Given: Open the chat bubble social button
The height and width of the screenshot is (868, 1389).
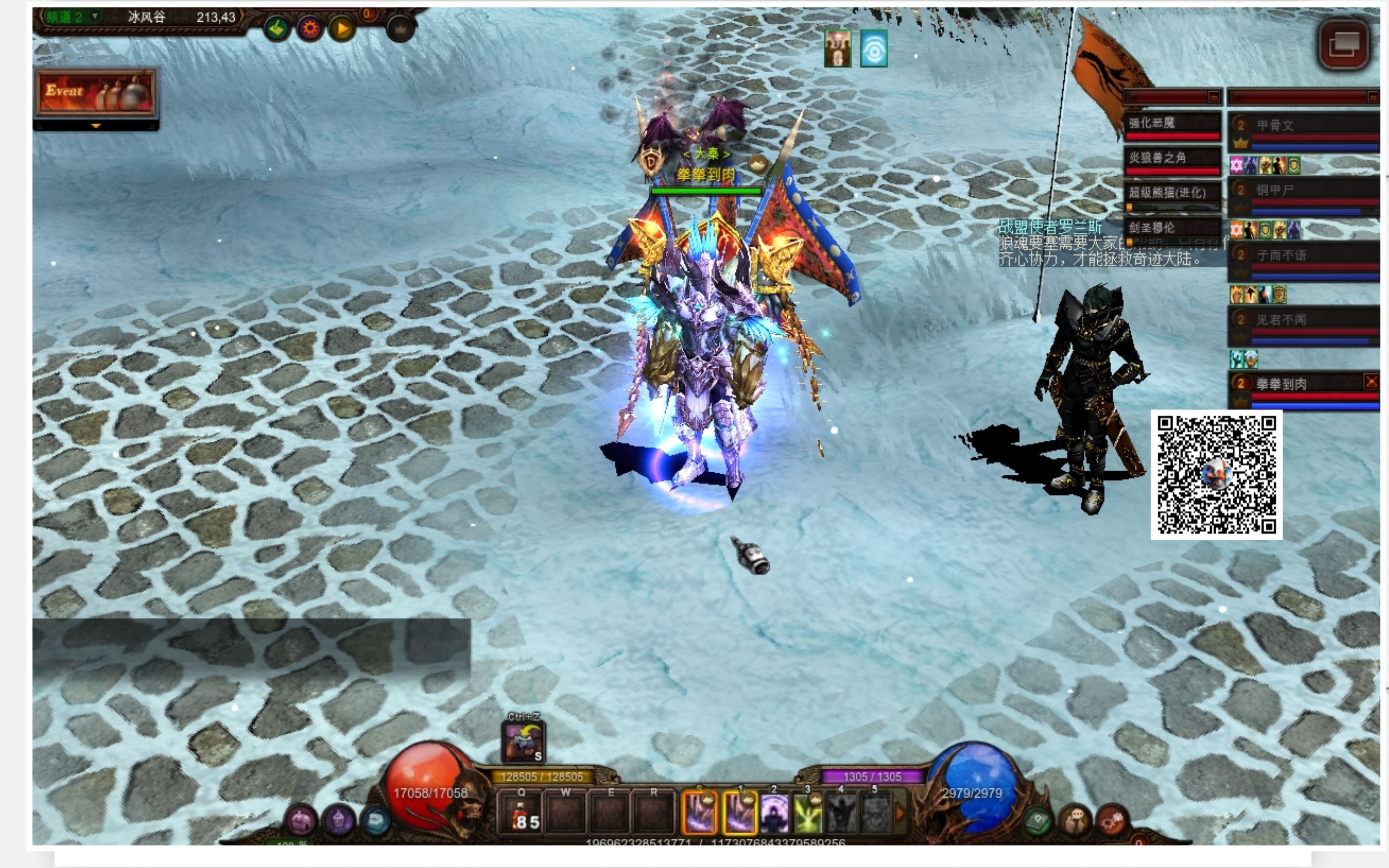Looking at the screenshot, I should point(1075,820).
